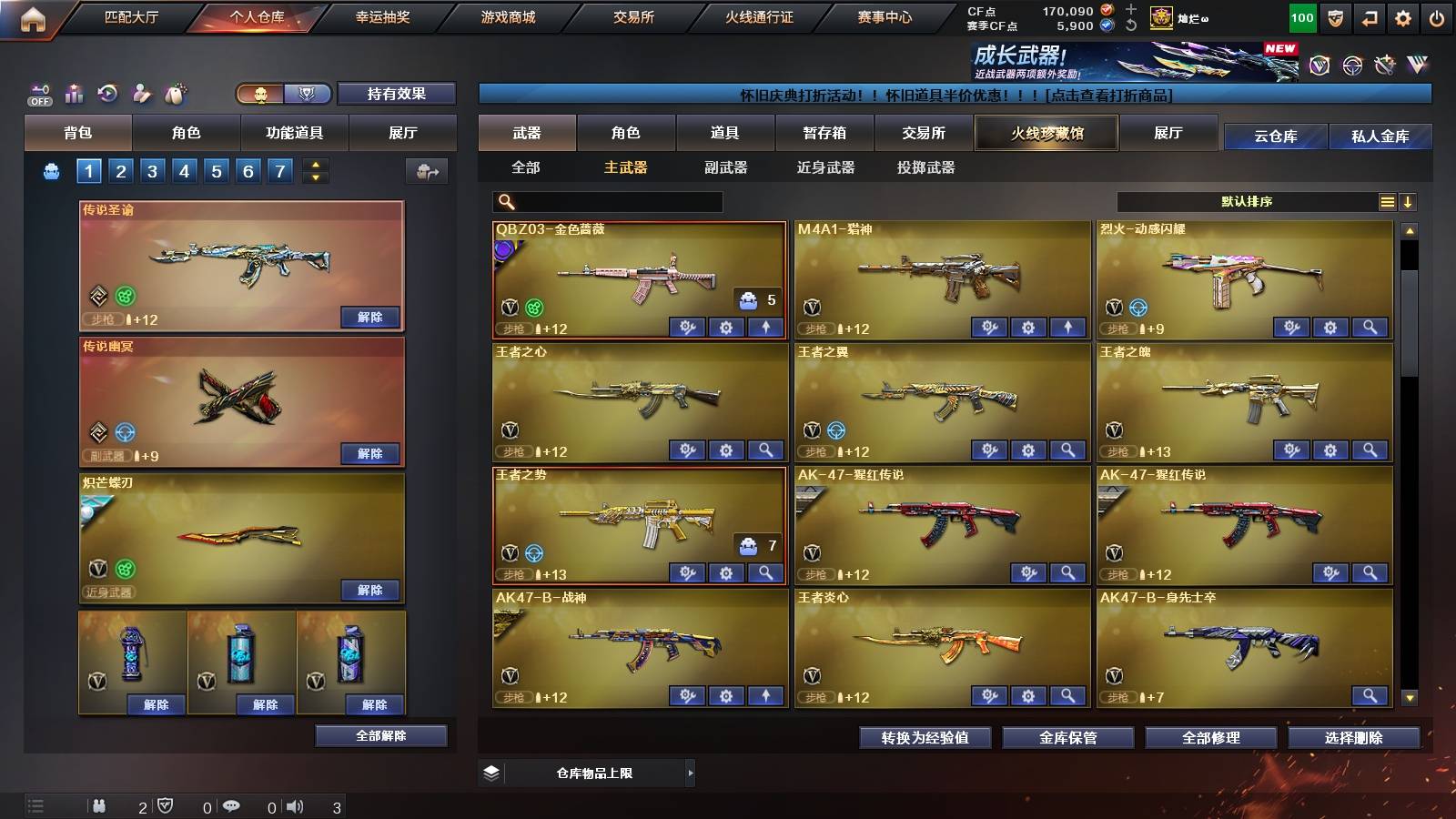This screenshot has height=819, width=1456.
Task: Switch the character toggle to trophy mode
Action: pyautogui.click(x=308, y=93)
